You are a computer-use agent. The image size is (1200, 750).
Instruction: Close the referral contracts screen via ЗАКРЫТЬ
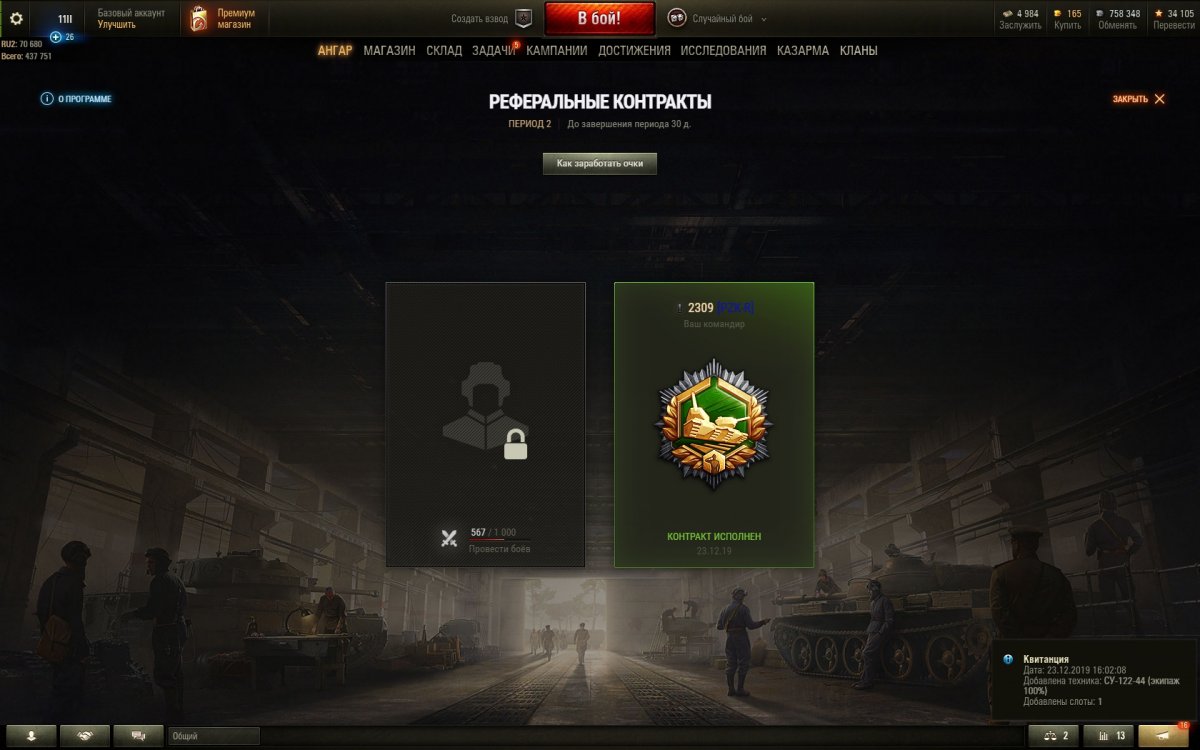[x=1139, y=99]
